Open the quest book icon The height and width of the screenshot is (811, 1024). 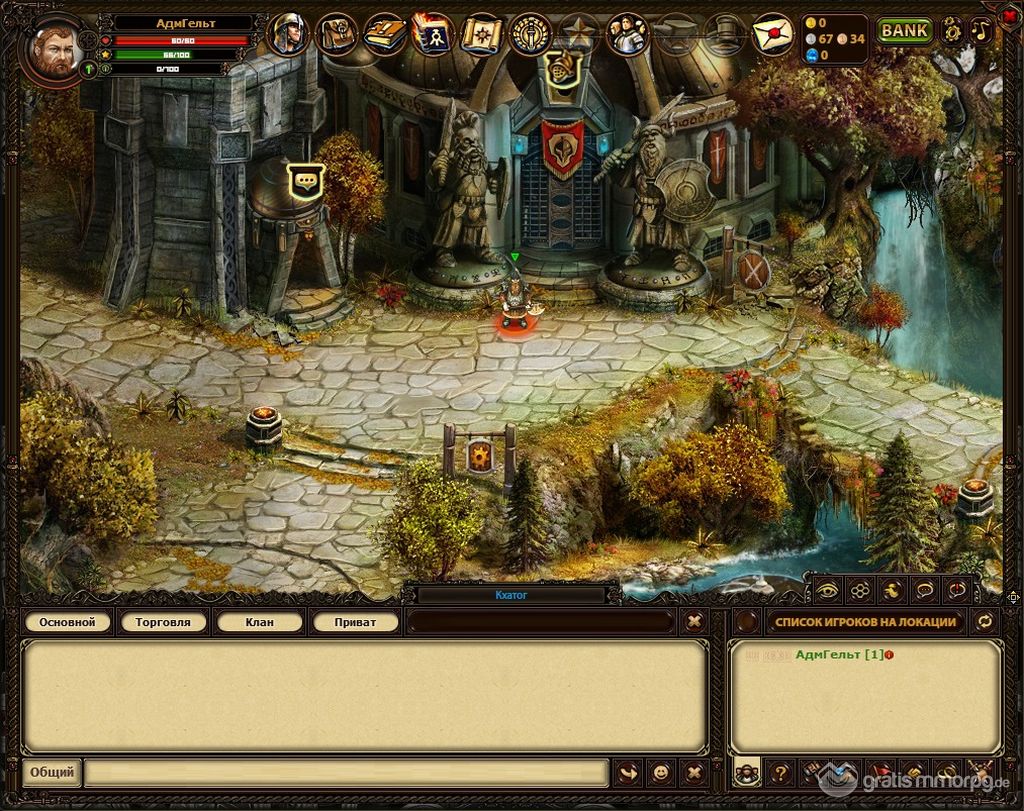tap(385, 35)
